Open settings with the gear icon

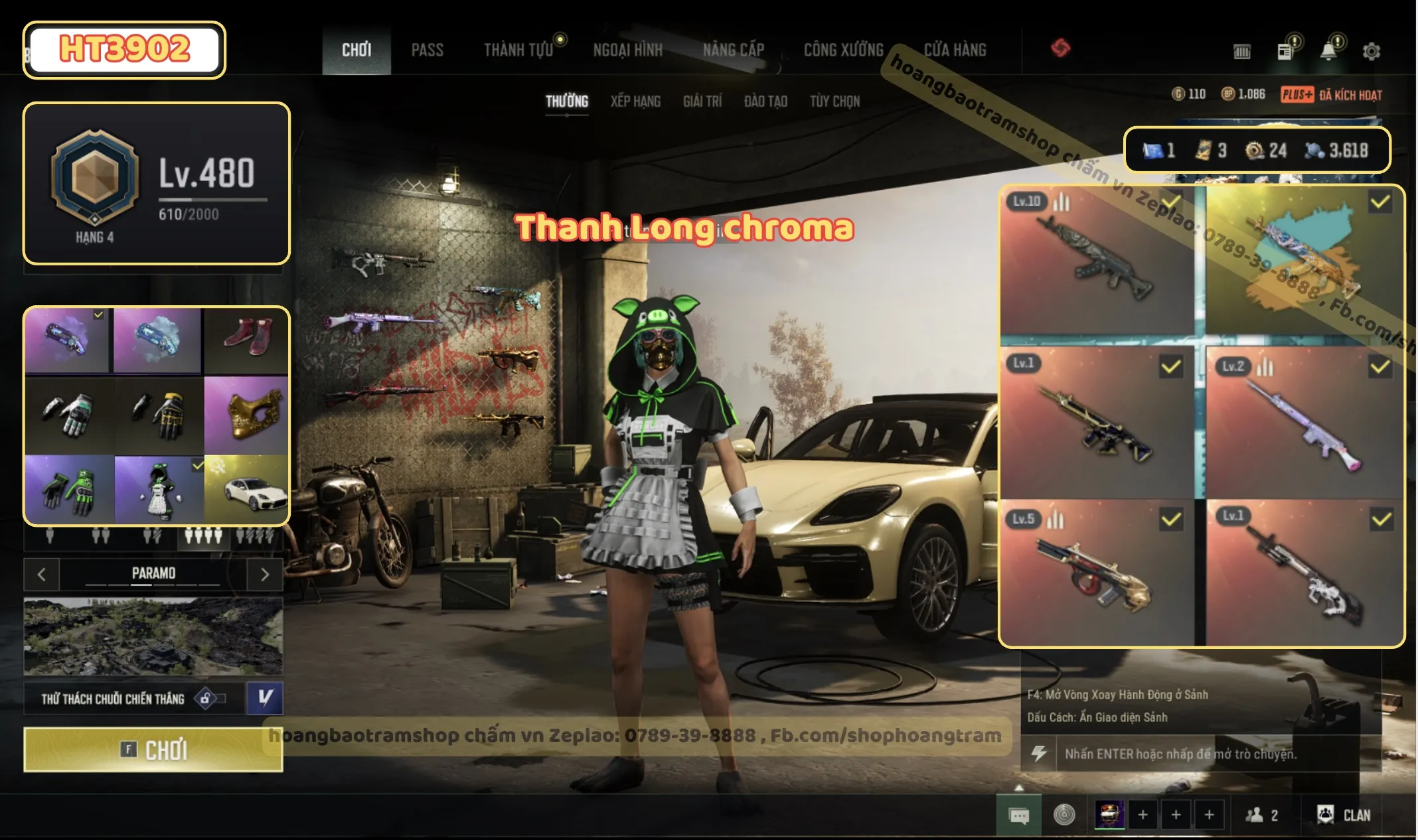(1372, 51)
